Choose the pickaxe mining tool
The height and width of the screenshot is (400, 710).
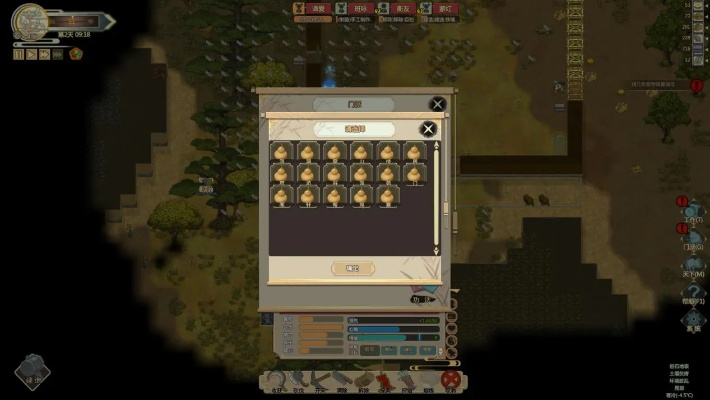318,380
